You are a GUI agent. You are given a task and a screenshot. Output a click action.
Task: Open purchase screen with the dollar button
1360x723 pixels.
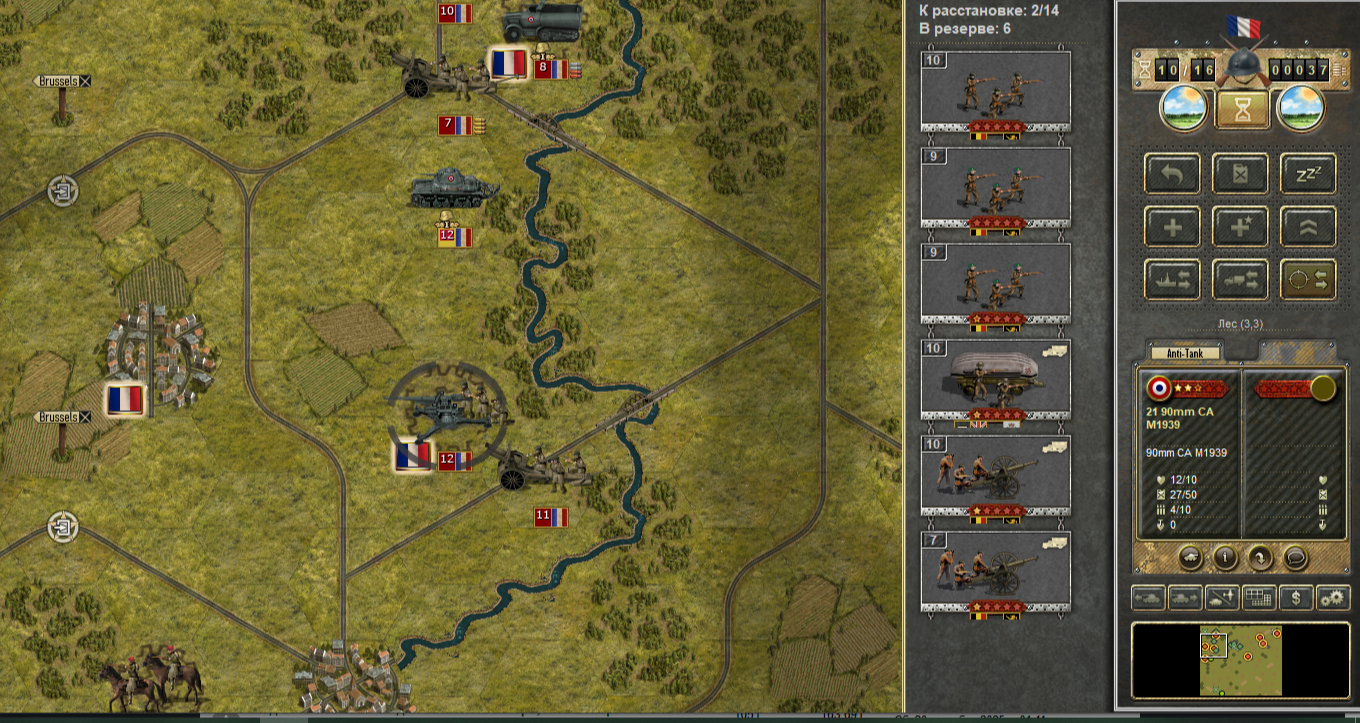tap(1297, 598)
